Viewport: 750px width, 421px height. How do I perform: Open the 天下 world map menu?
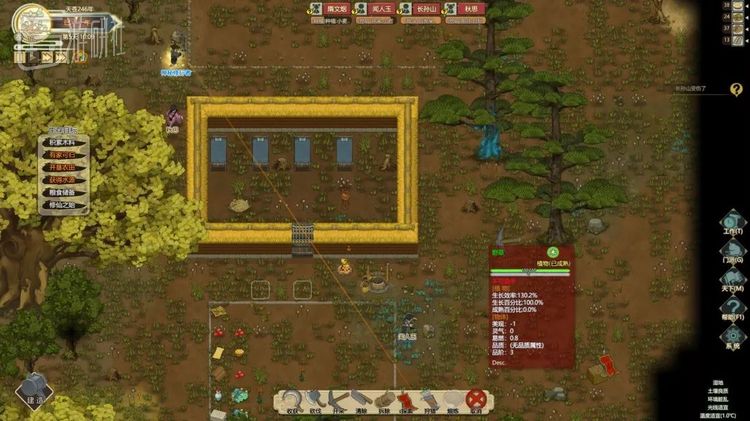[x=733, y=283]
